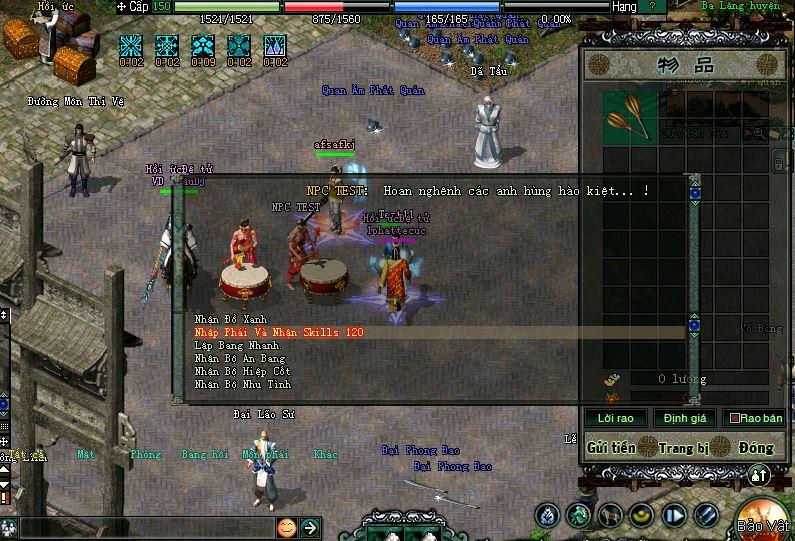
Task: Select the twin hammers item in inventory
Action: [630, 116]
